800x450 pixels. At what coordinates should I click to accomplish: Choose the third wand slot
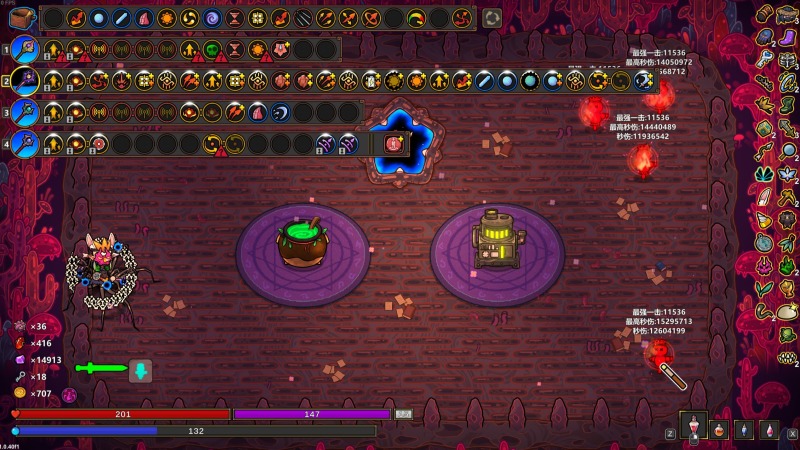24,112
